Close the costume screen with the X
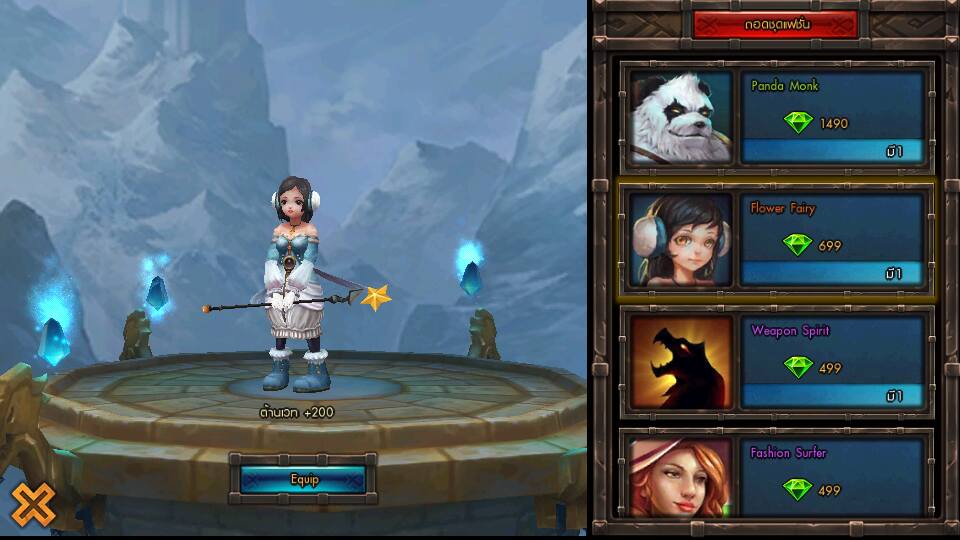The image size is (960, 540). coord(33,504)
